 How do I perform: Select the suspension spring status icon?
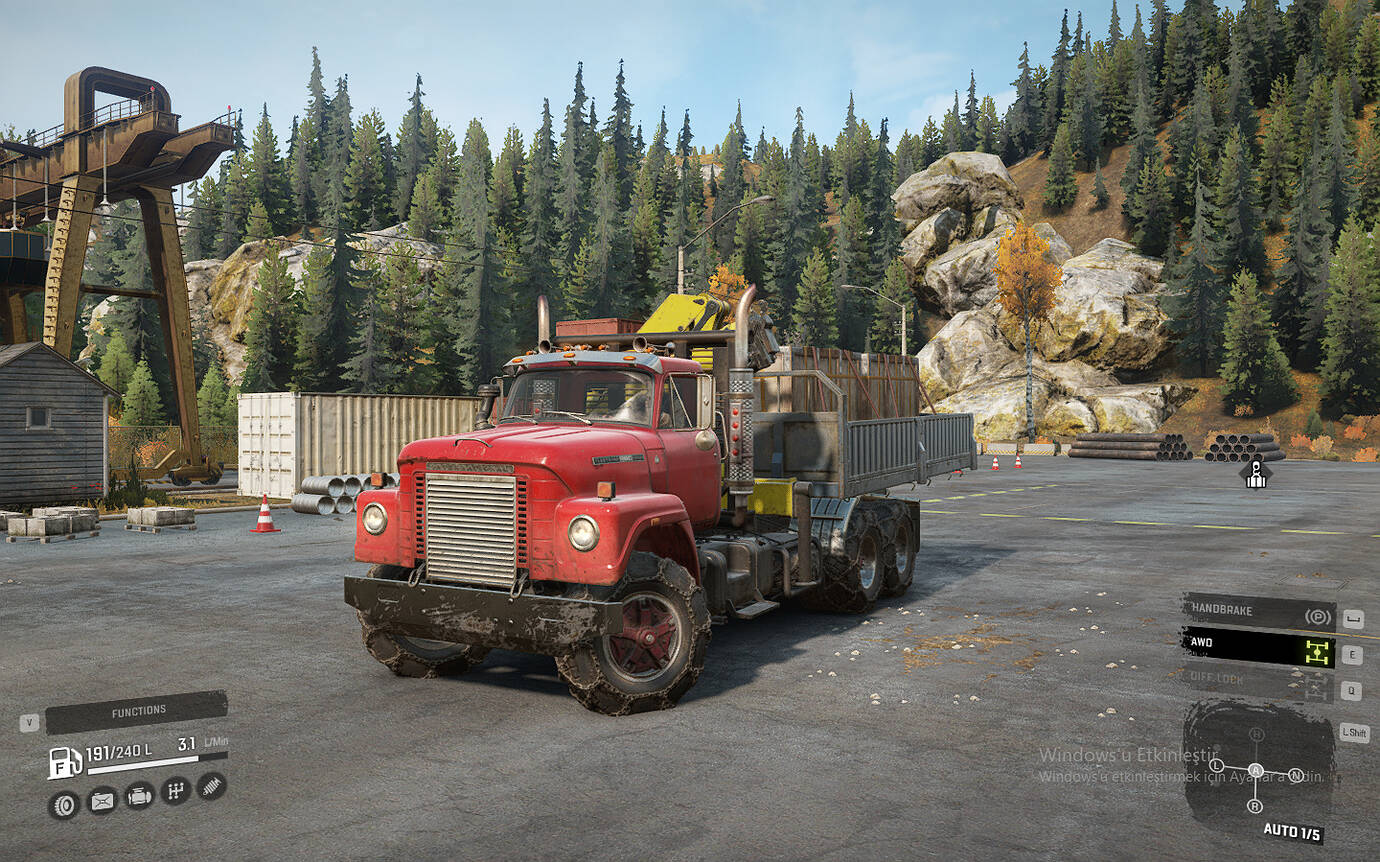click(211, 786)
